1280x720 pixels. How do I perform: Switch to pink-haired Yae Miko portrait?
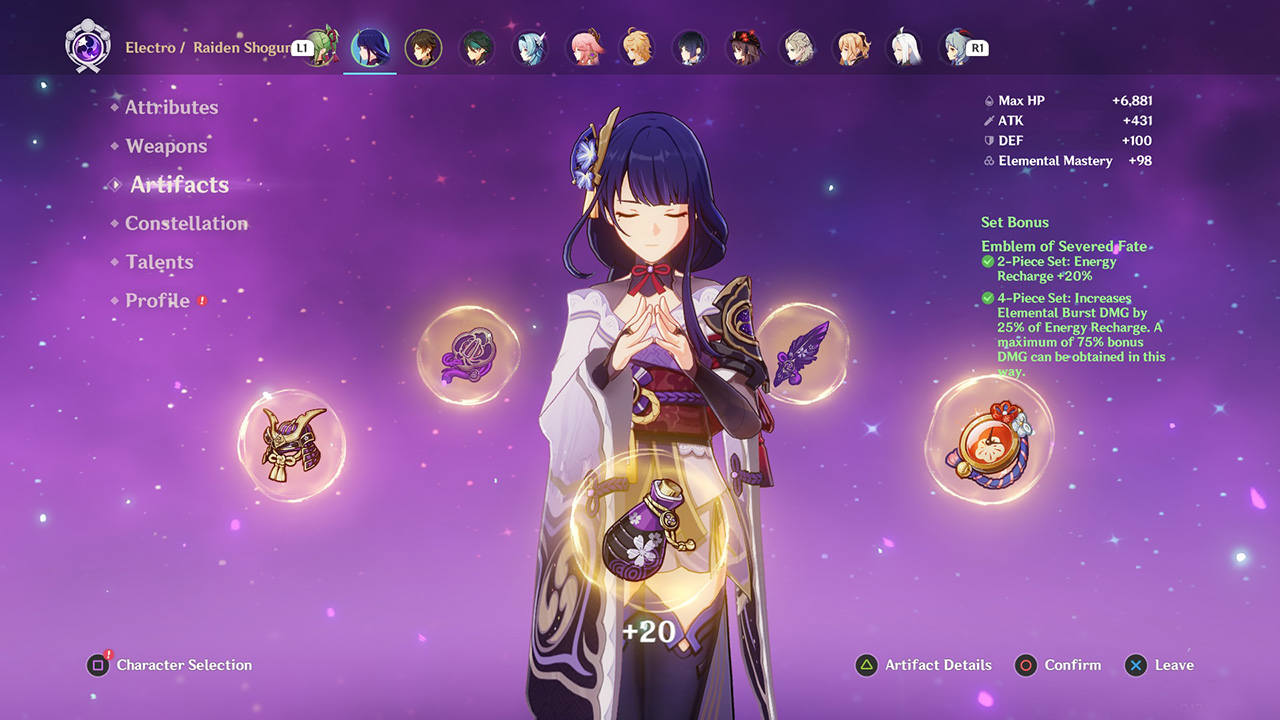coord(585,48)
